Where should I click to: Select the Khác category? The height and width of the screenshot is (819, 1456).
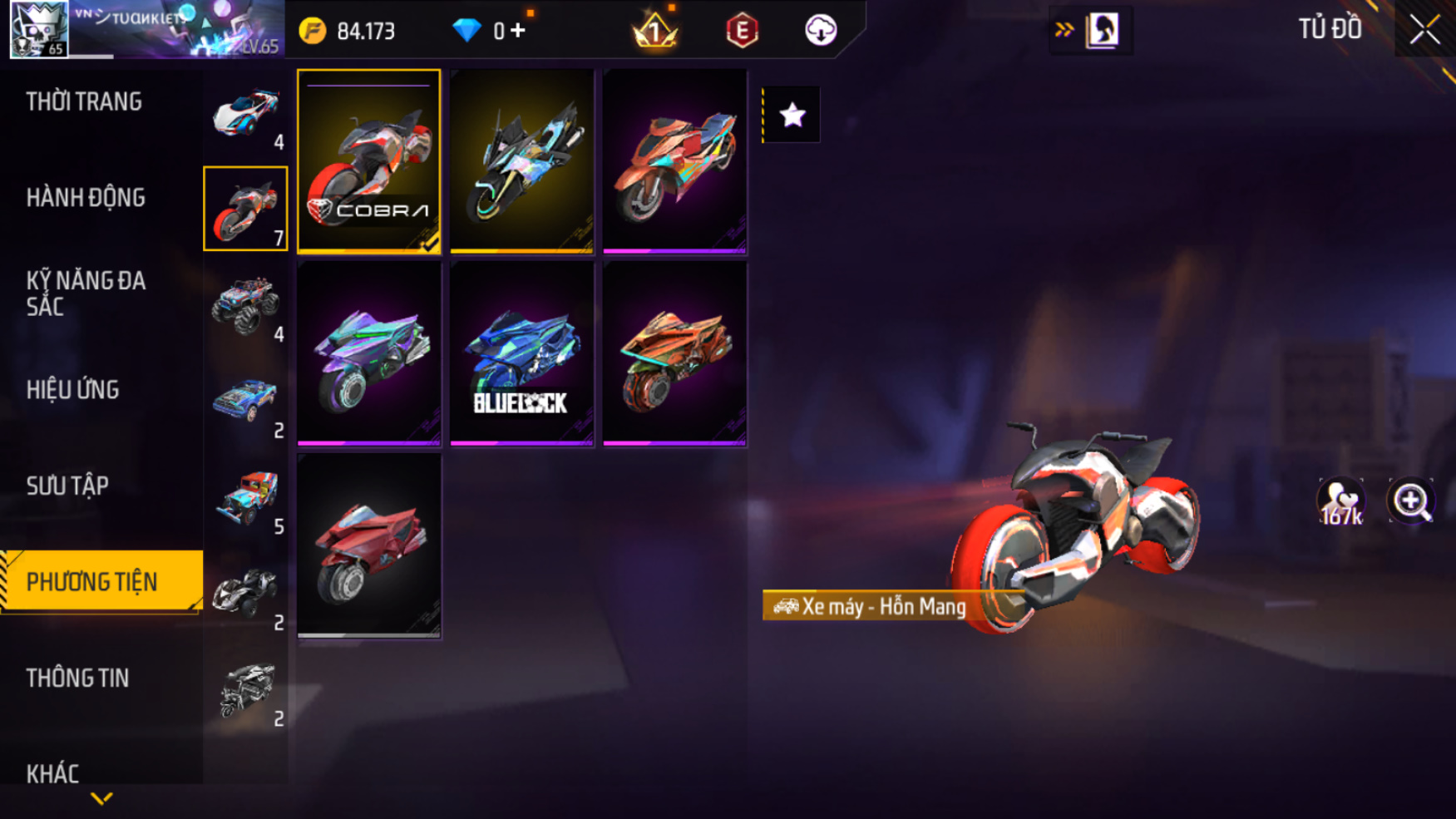pos(52,774)
